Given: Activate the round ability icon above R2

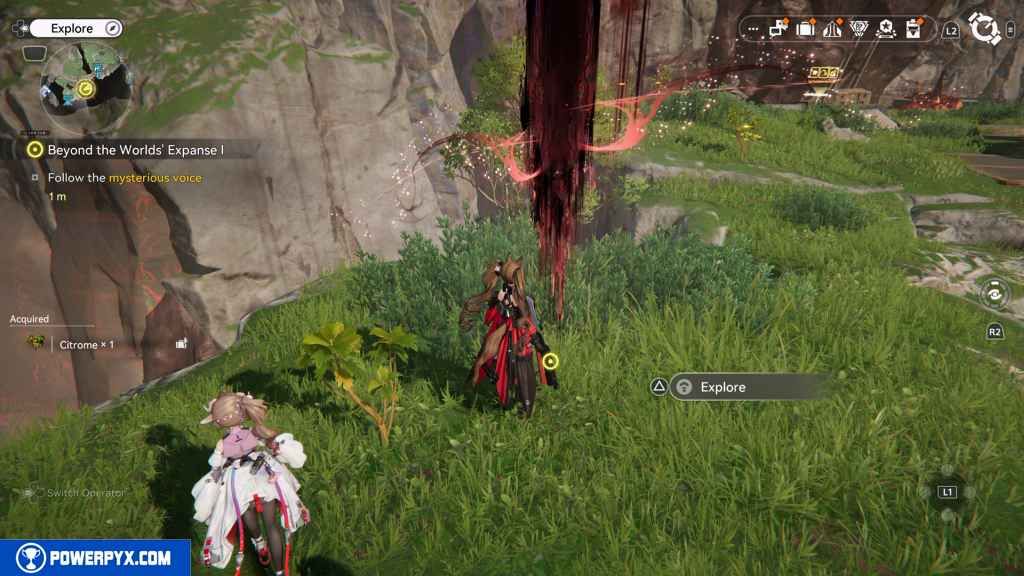Looking at the screenshot, I should coord(995,294).
